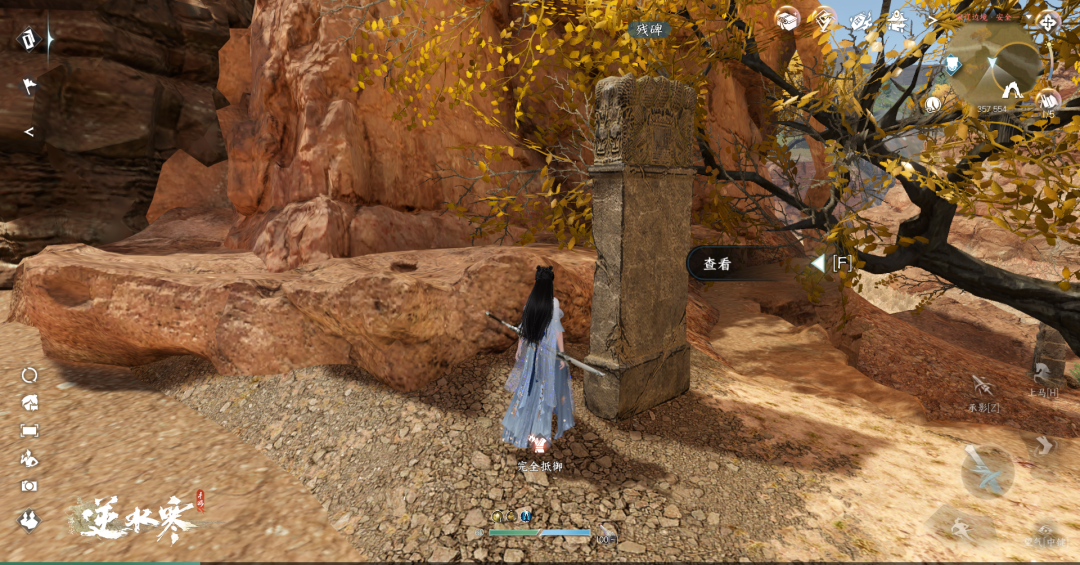Screen dimensions: 1080x565
Task: Open the paw print icon
Action: [x=29, y=520]
